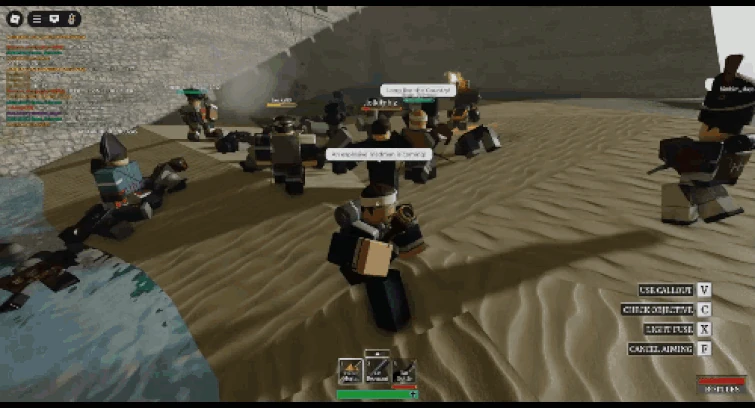The height and width of the screenshot is (408, 755).
Task: Select hotbar slot number 3
Action: pyautogui.click(x=402, y=372)
